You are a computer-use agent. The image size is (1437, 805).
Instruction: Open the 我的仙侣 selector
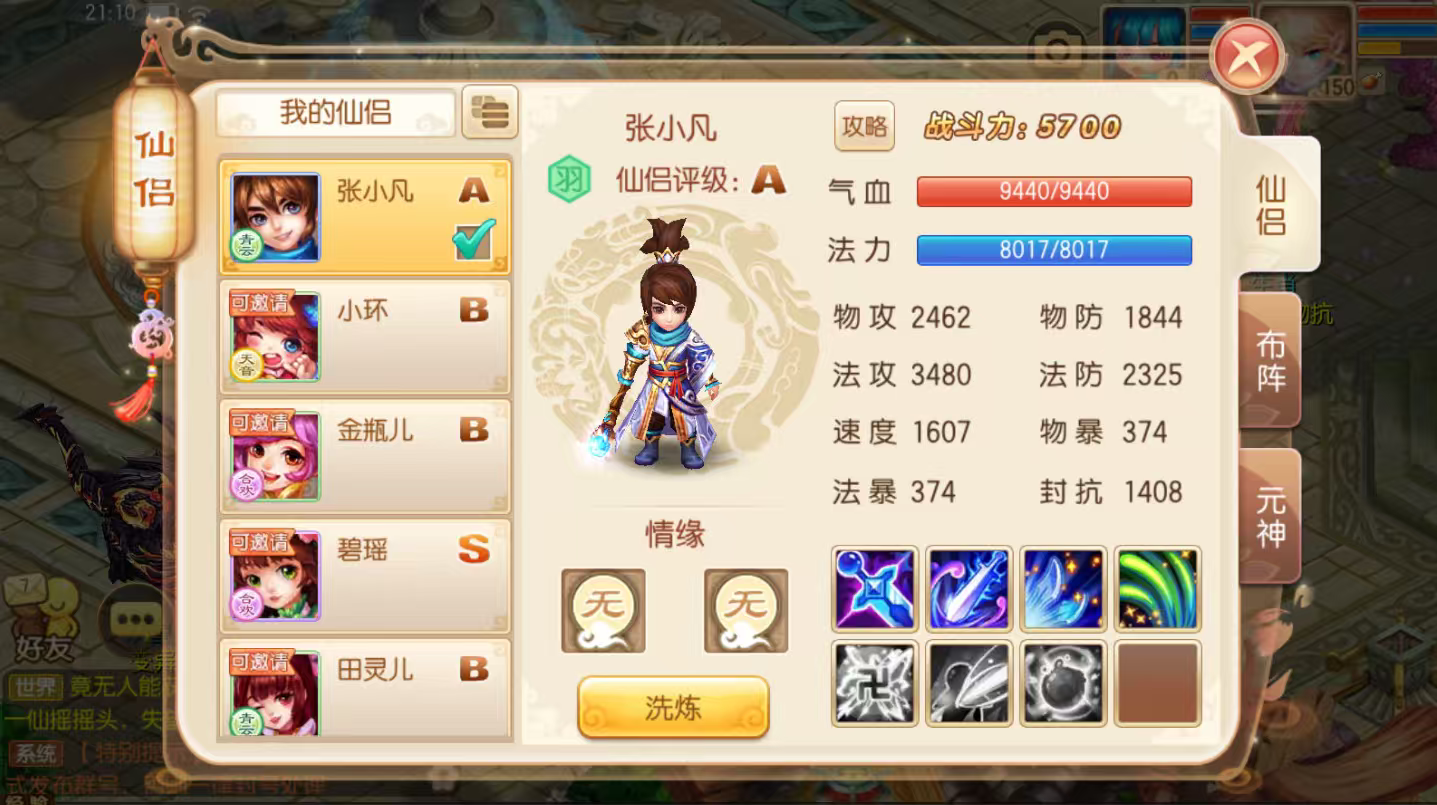click(334, 113)
